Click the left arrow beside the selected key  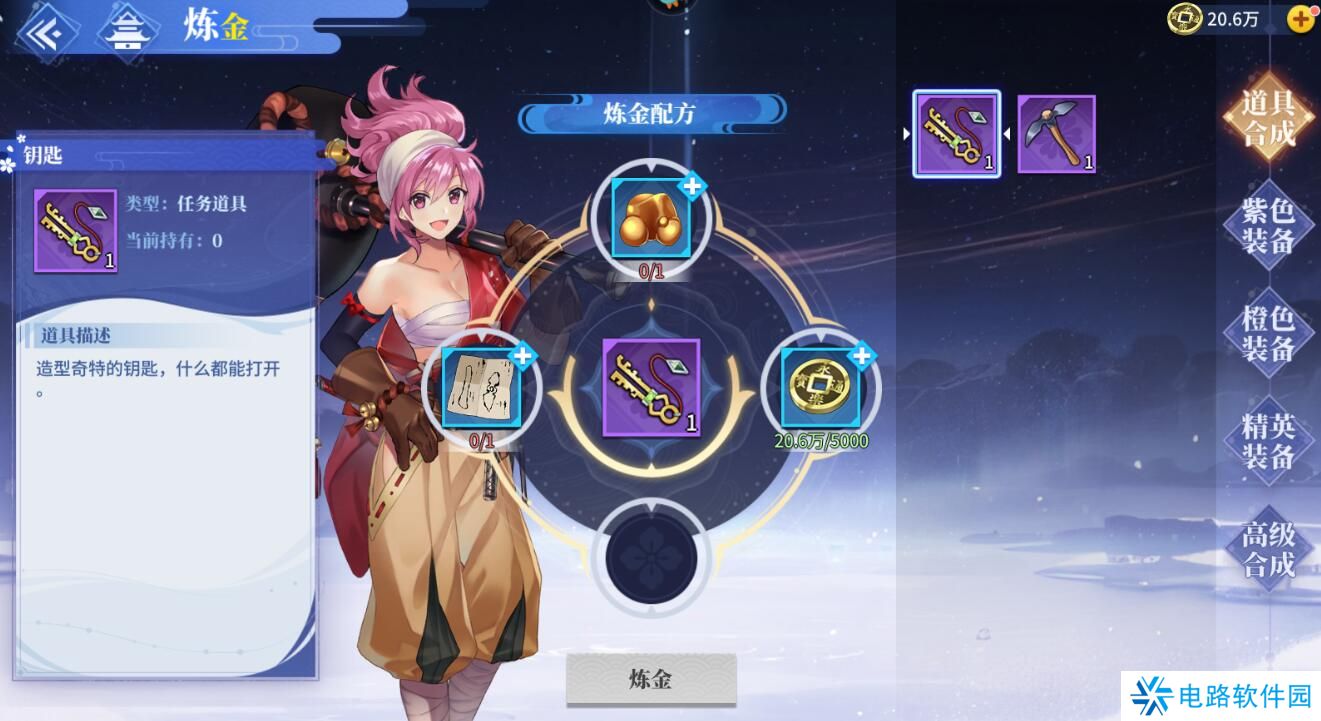pos(907,132)
